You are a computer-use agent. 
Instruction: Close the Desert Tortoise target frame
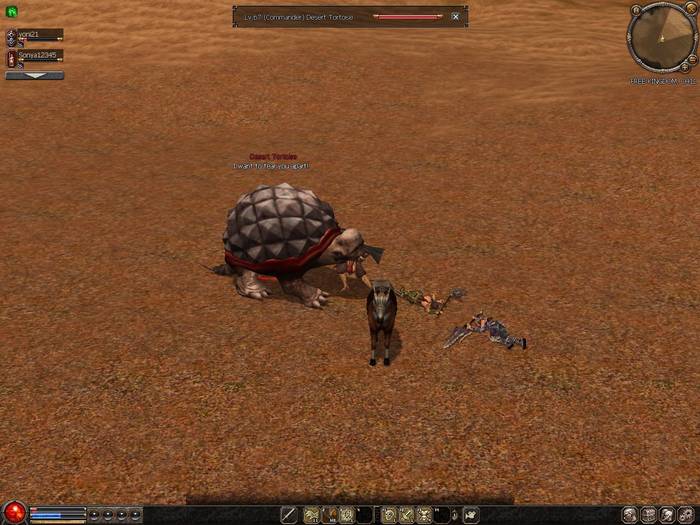click(x=455, y=17)
